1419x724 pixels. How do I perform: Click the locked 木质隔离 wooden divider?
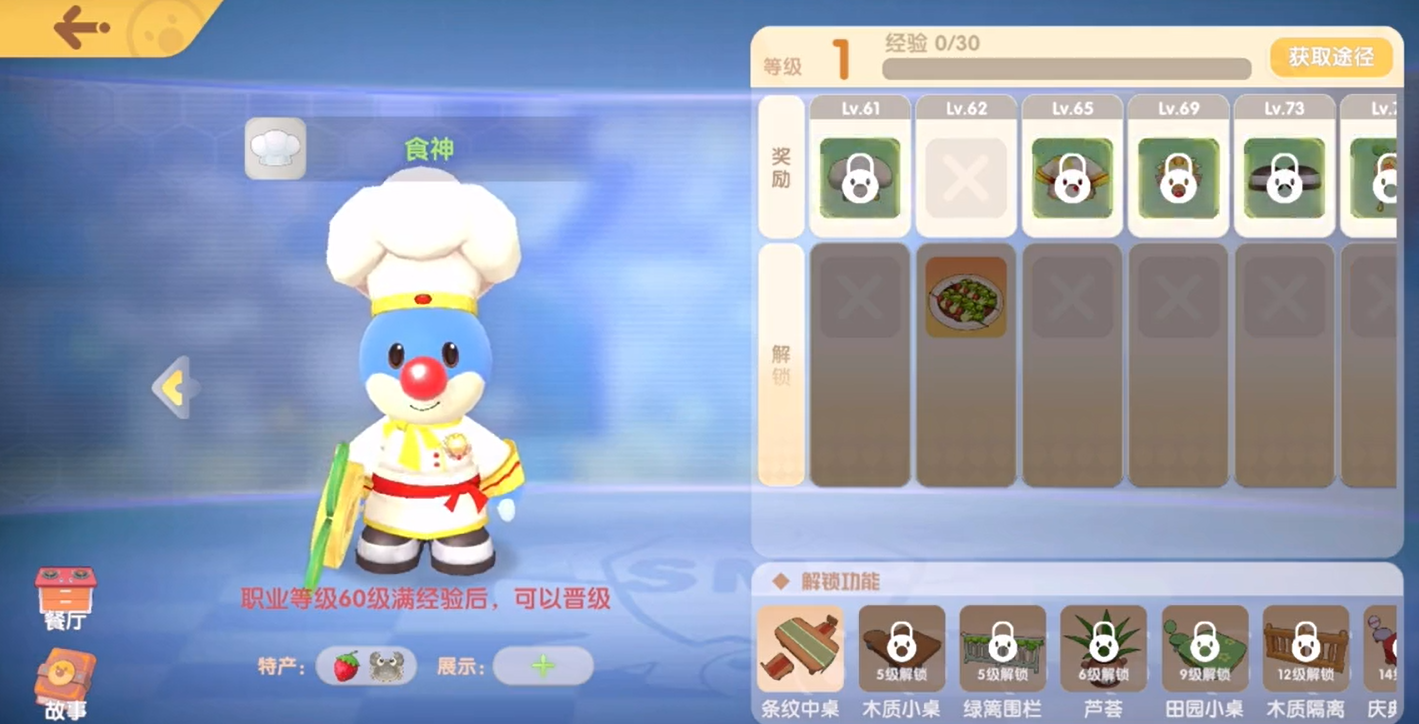coord(1306,650)
